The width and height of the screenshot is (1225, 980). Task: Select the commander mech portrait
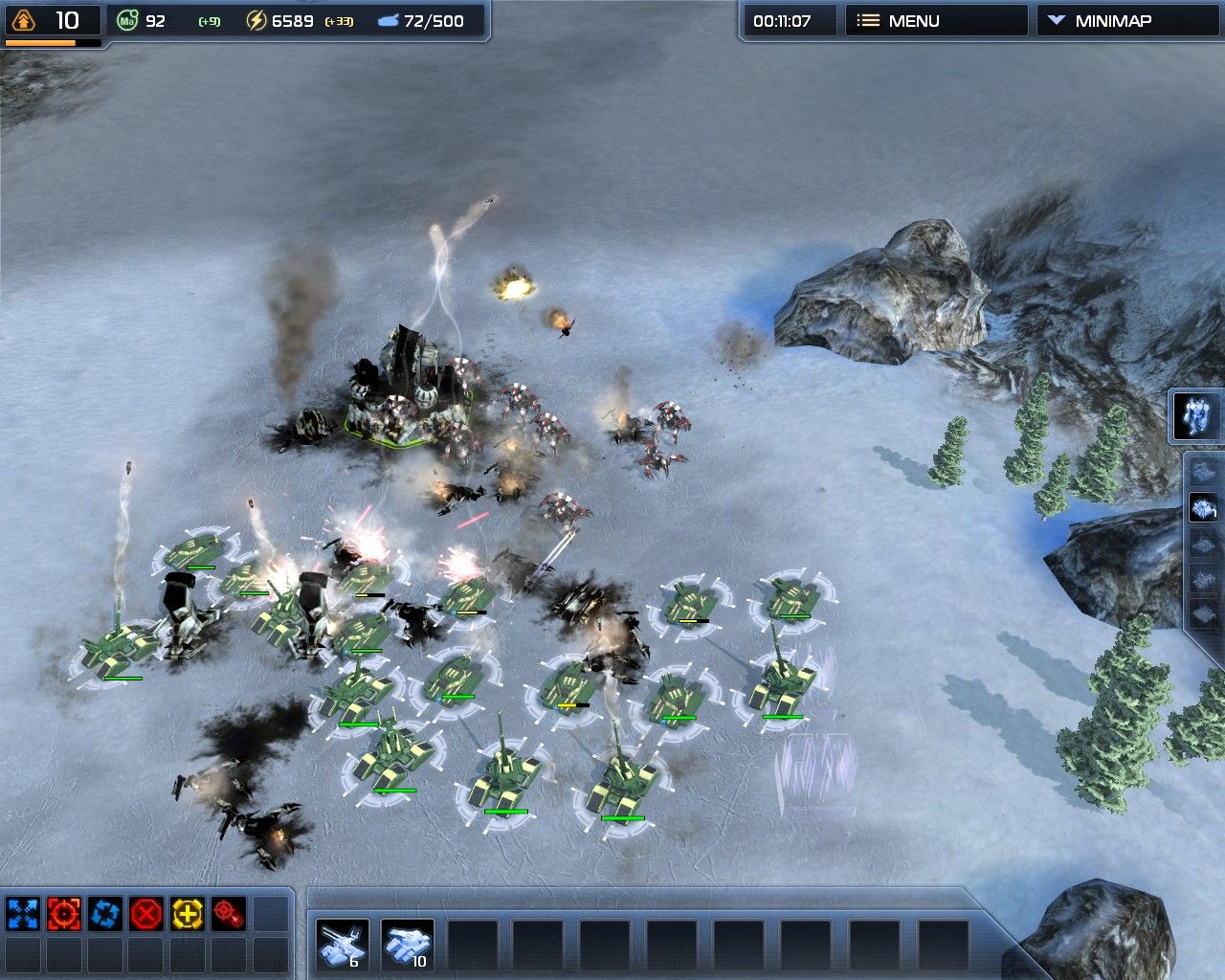pos(1197,416)
